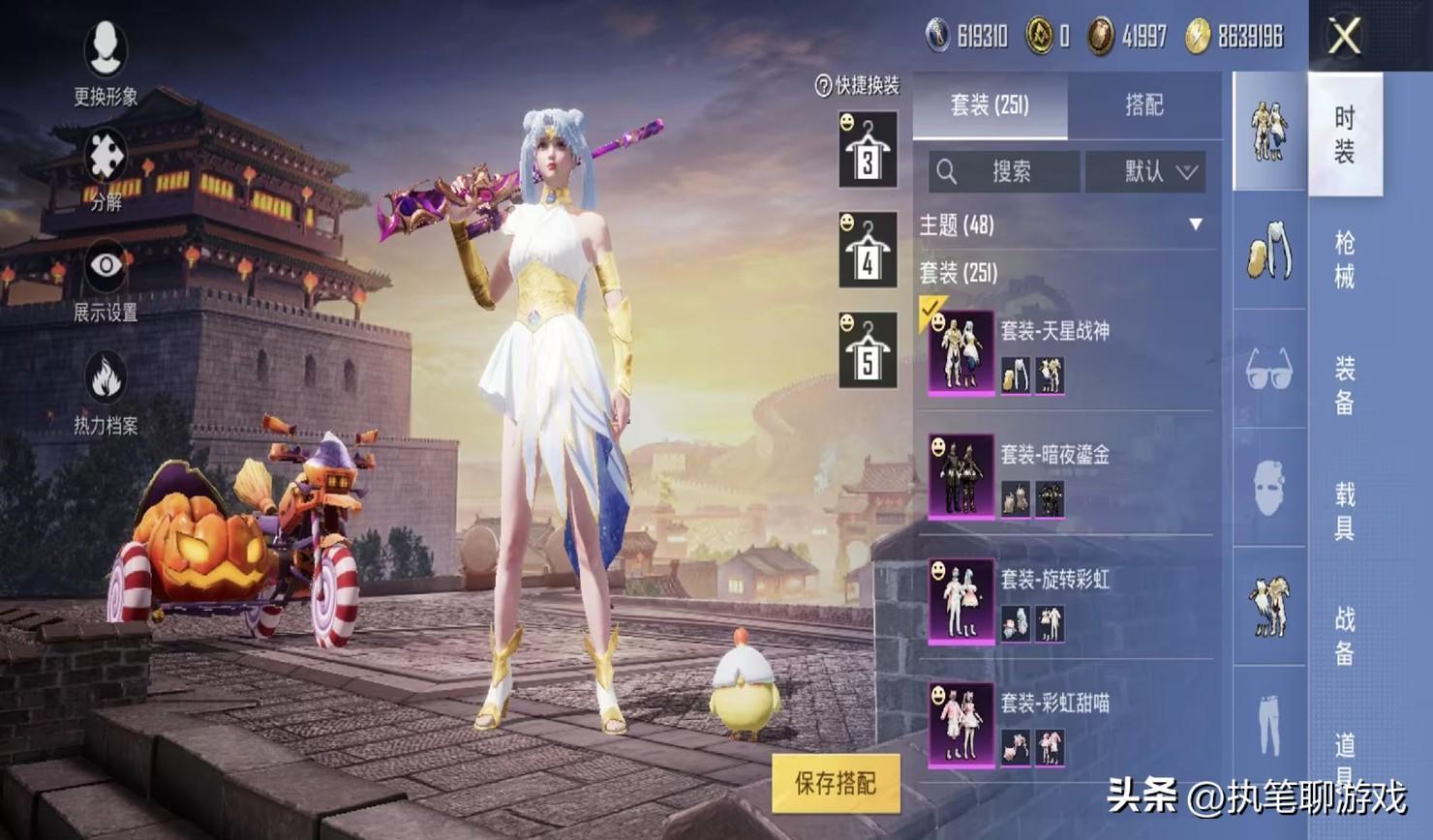Switch to the 枪械 firearms category
This screenshot has height=840, width=1433.
[1345, 259]
